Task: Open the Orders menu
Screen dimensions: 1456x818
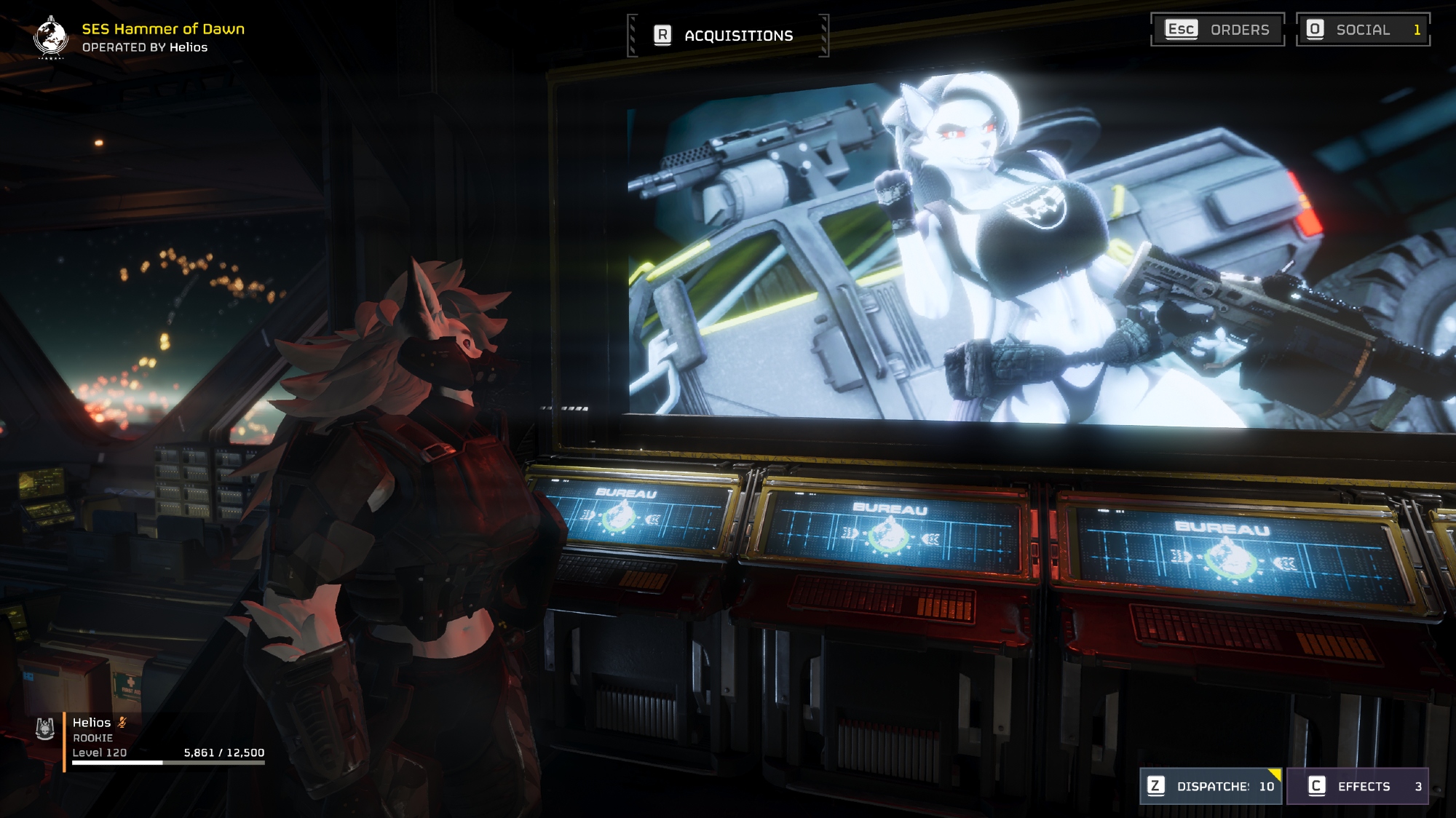Action: click(x=1217, y=30)
